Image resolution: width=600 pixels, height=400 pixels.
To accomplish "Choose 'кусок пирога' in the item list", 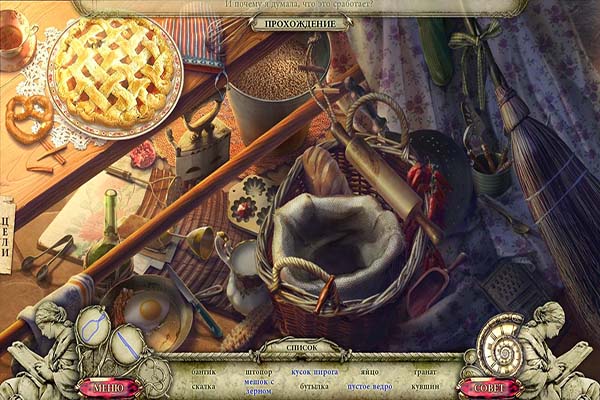I will point(313,371).
